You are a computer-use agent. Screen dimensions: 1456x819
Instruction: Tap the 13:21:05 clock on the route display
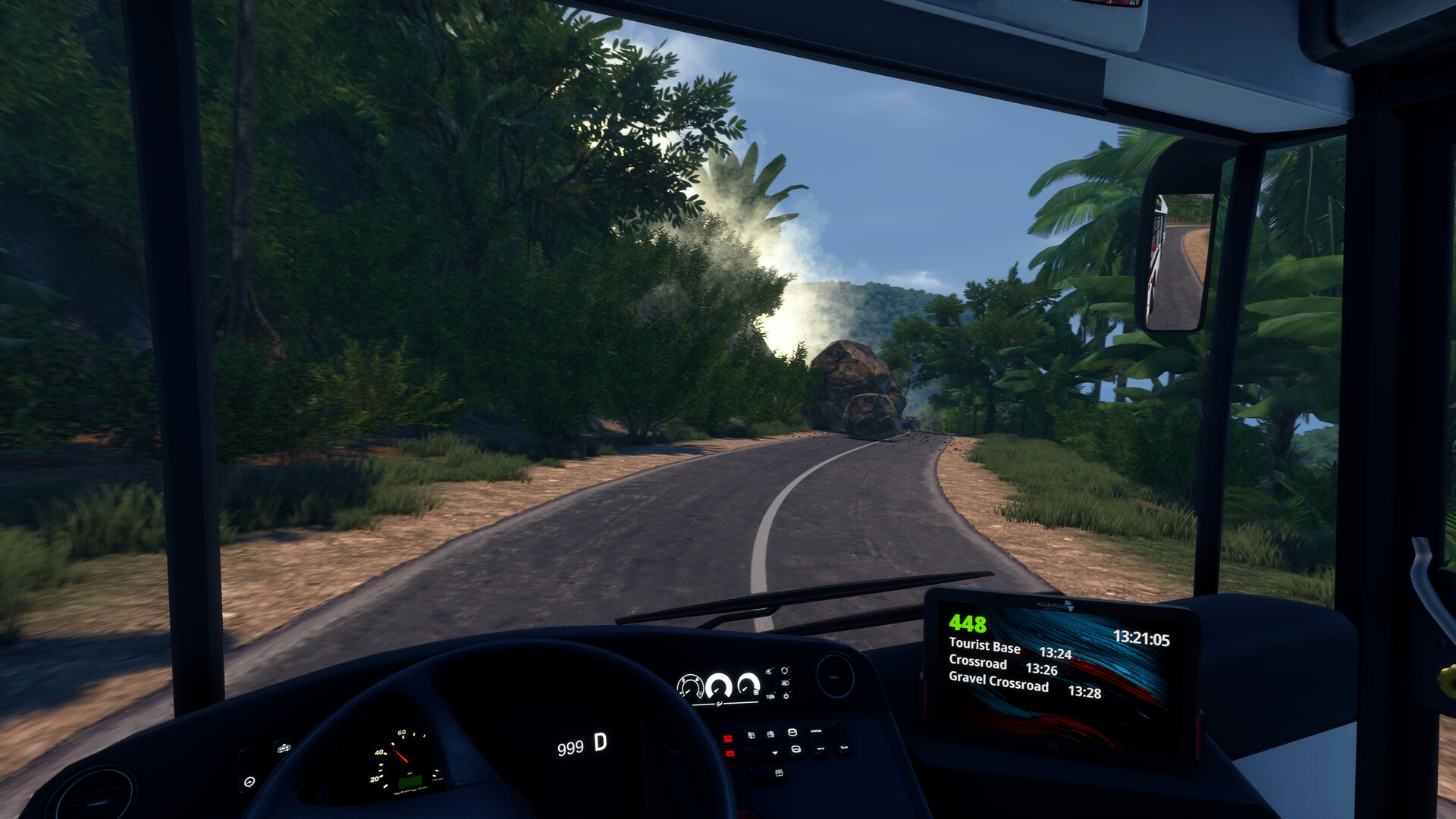(1143, 637)
